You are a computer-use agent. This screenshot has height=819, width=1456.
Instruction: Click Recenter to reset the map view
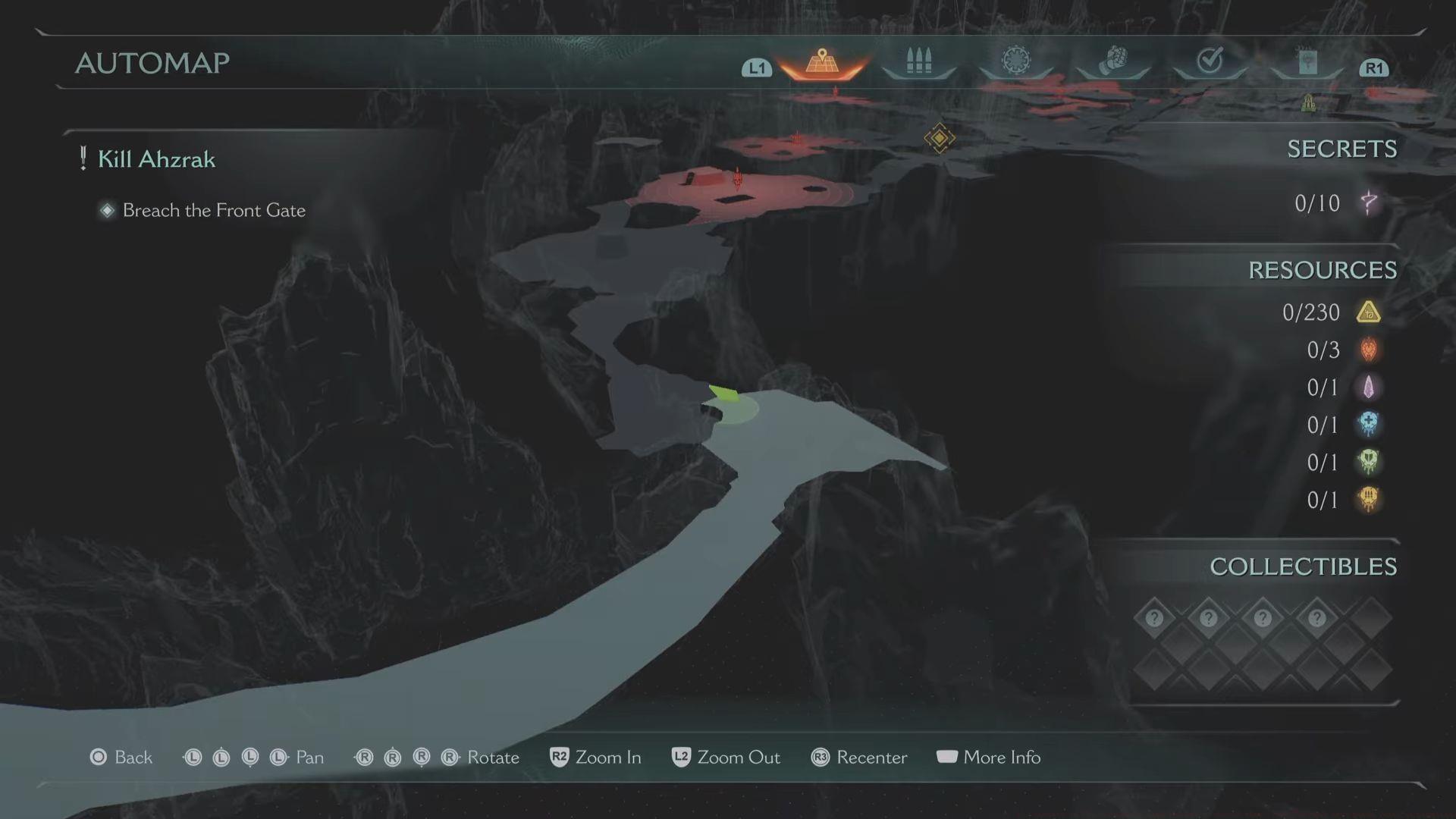859,757
